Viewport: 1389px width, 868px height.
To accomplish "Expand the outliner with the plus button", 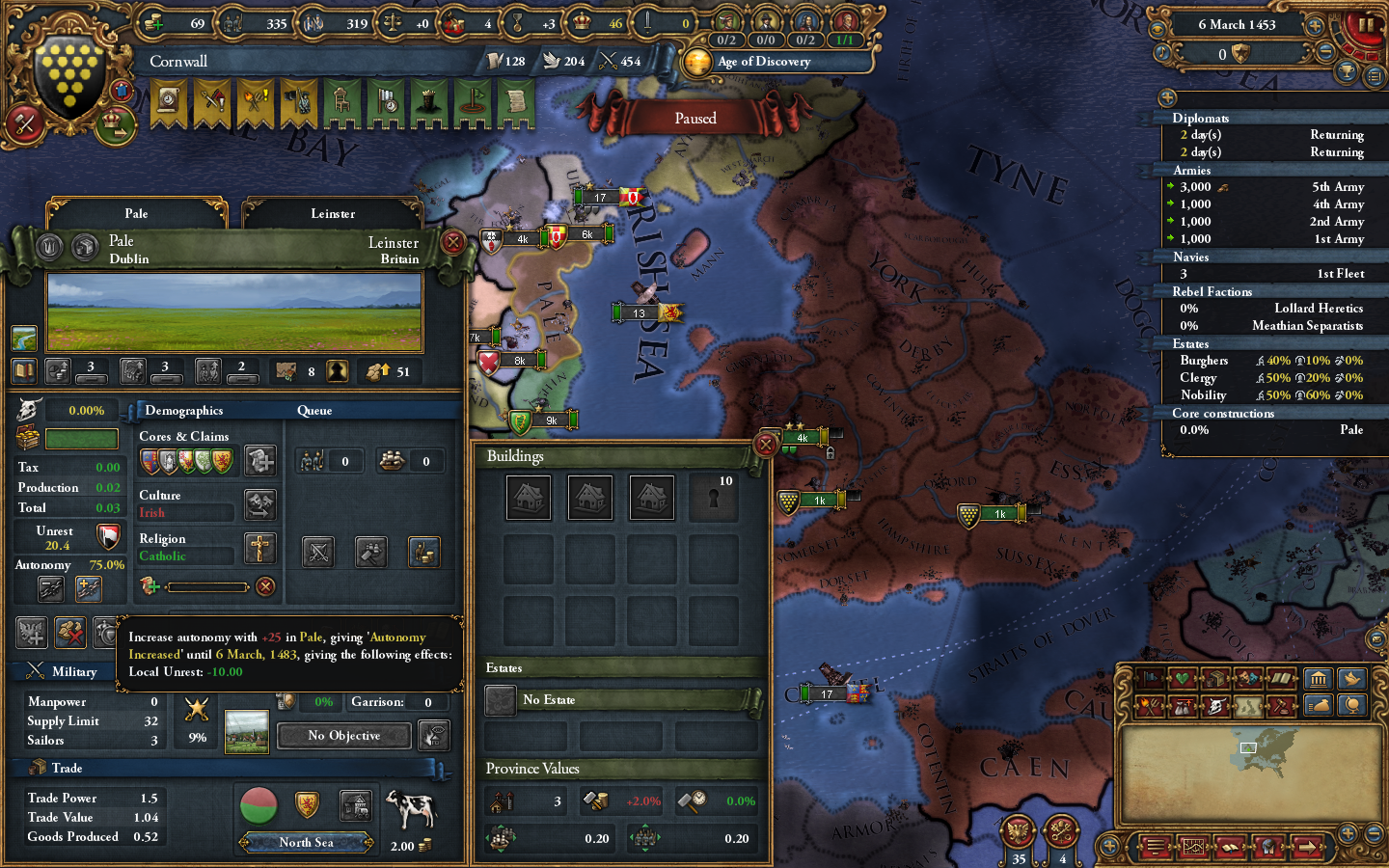I will click(x=1167, y=97).
